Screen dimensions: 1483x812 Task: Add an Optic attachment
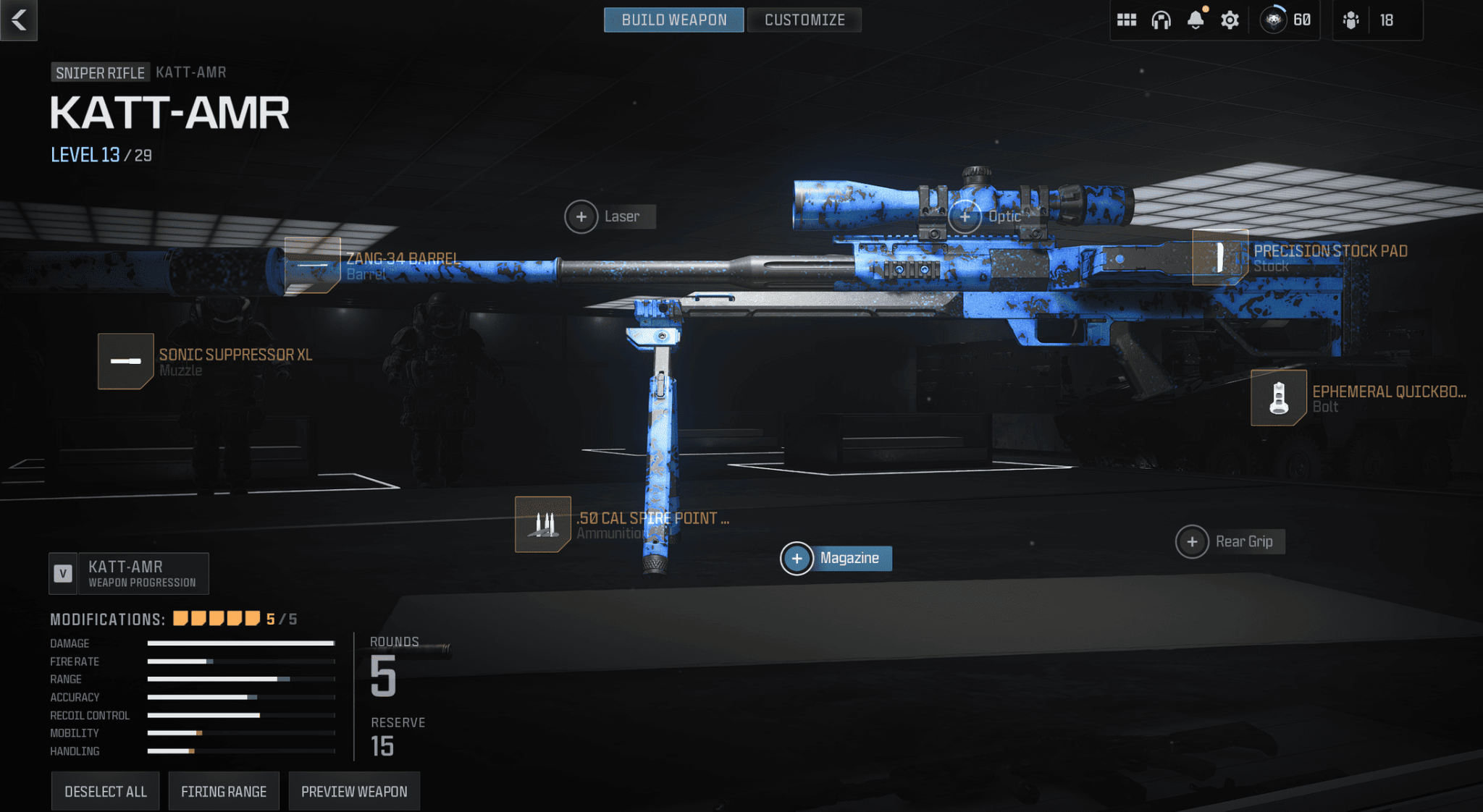point(965,216)
